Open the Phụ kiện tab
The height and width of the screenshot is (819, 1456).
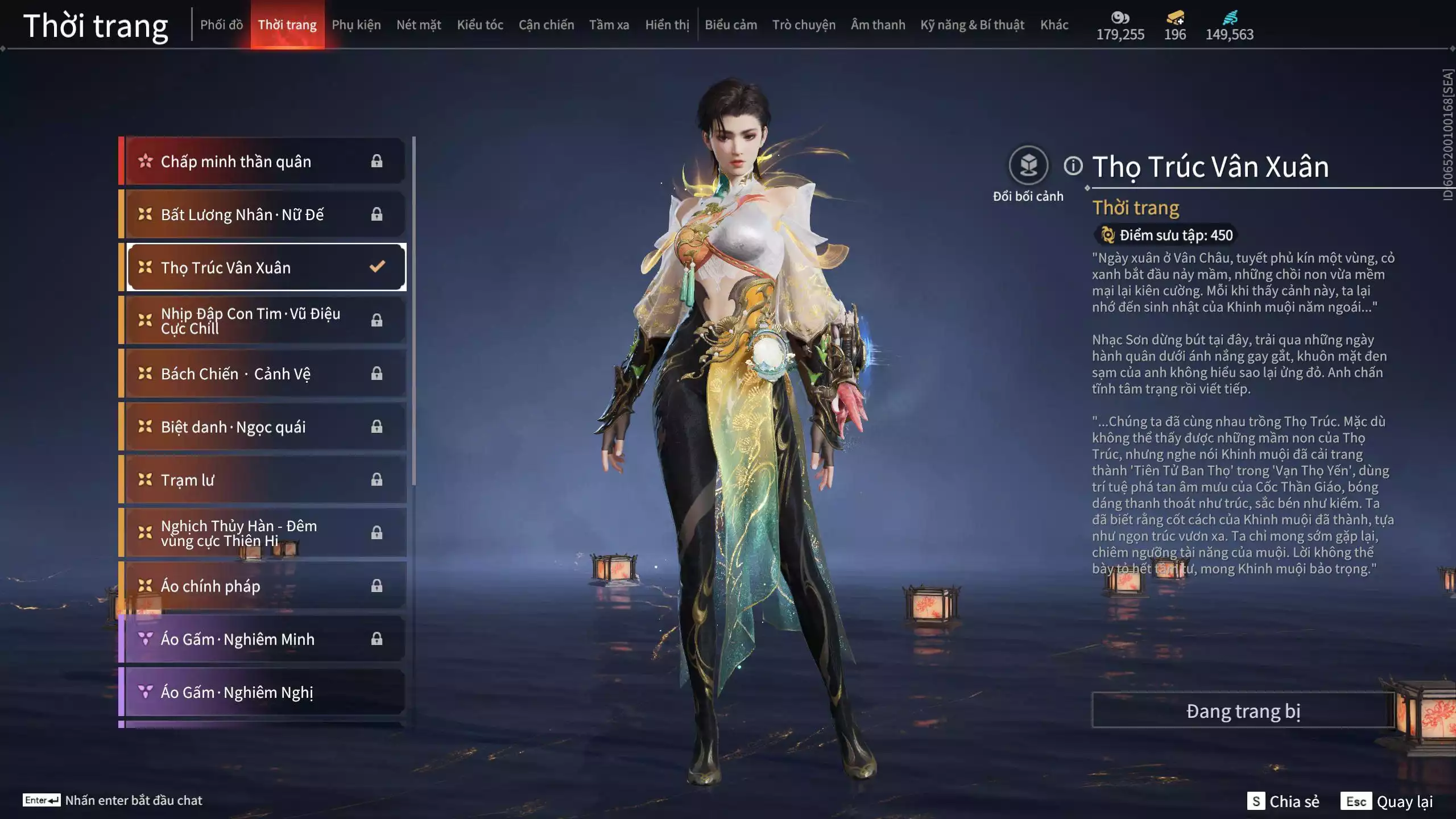[x=356, y=25]
